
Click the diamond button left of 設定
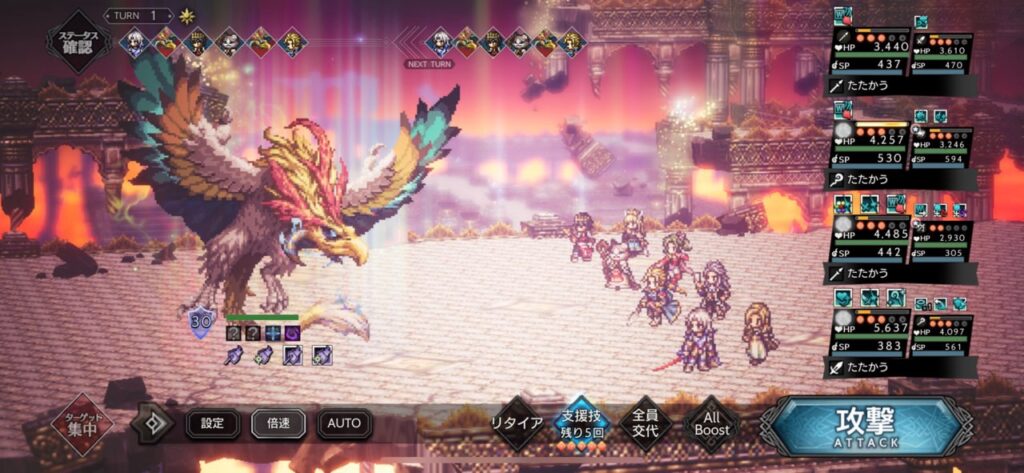point(153,423)
